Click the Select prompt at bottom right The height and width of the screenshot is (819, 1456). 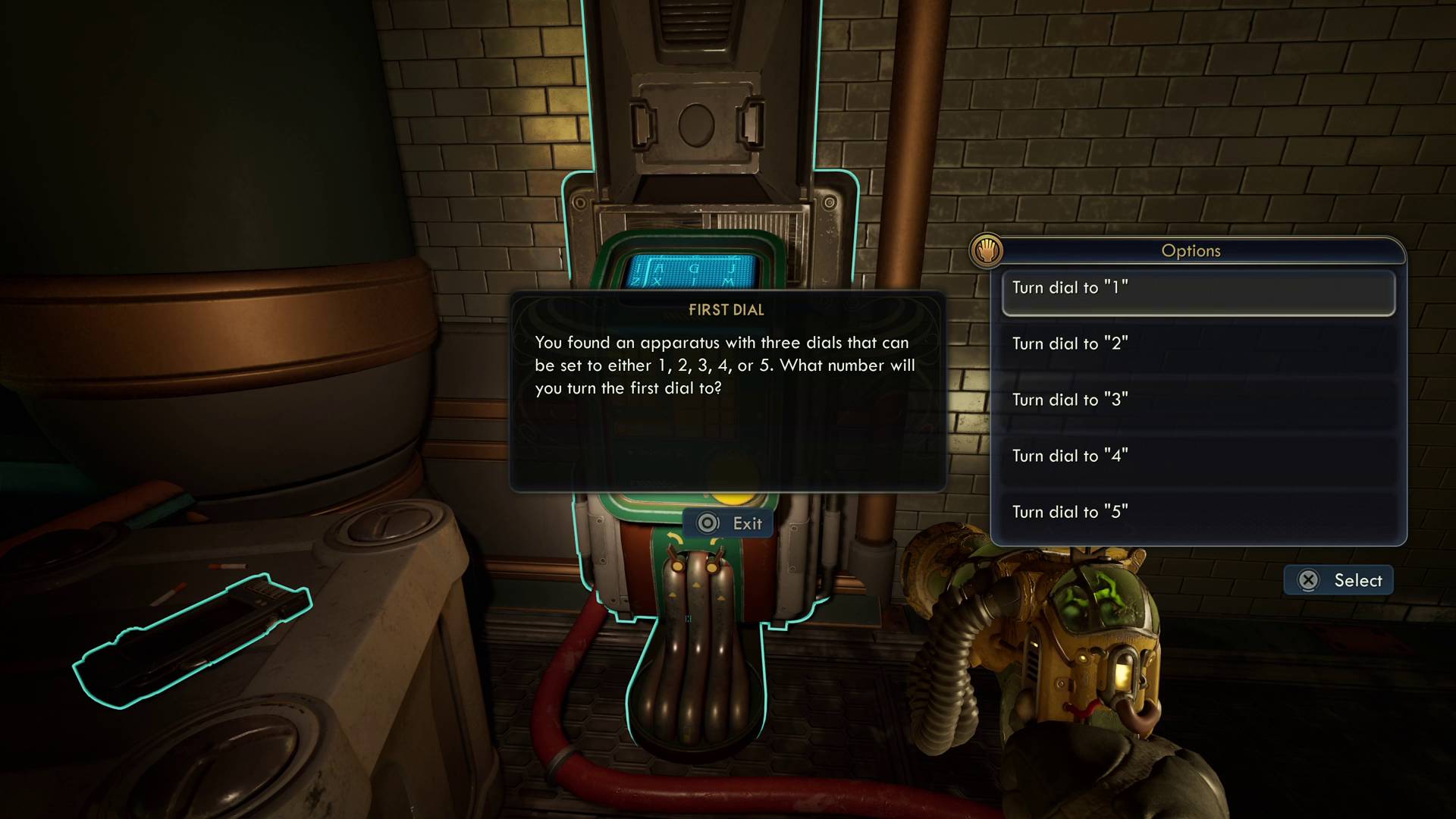pos(1337,579)
